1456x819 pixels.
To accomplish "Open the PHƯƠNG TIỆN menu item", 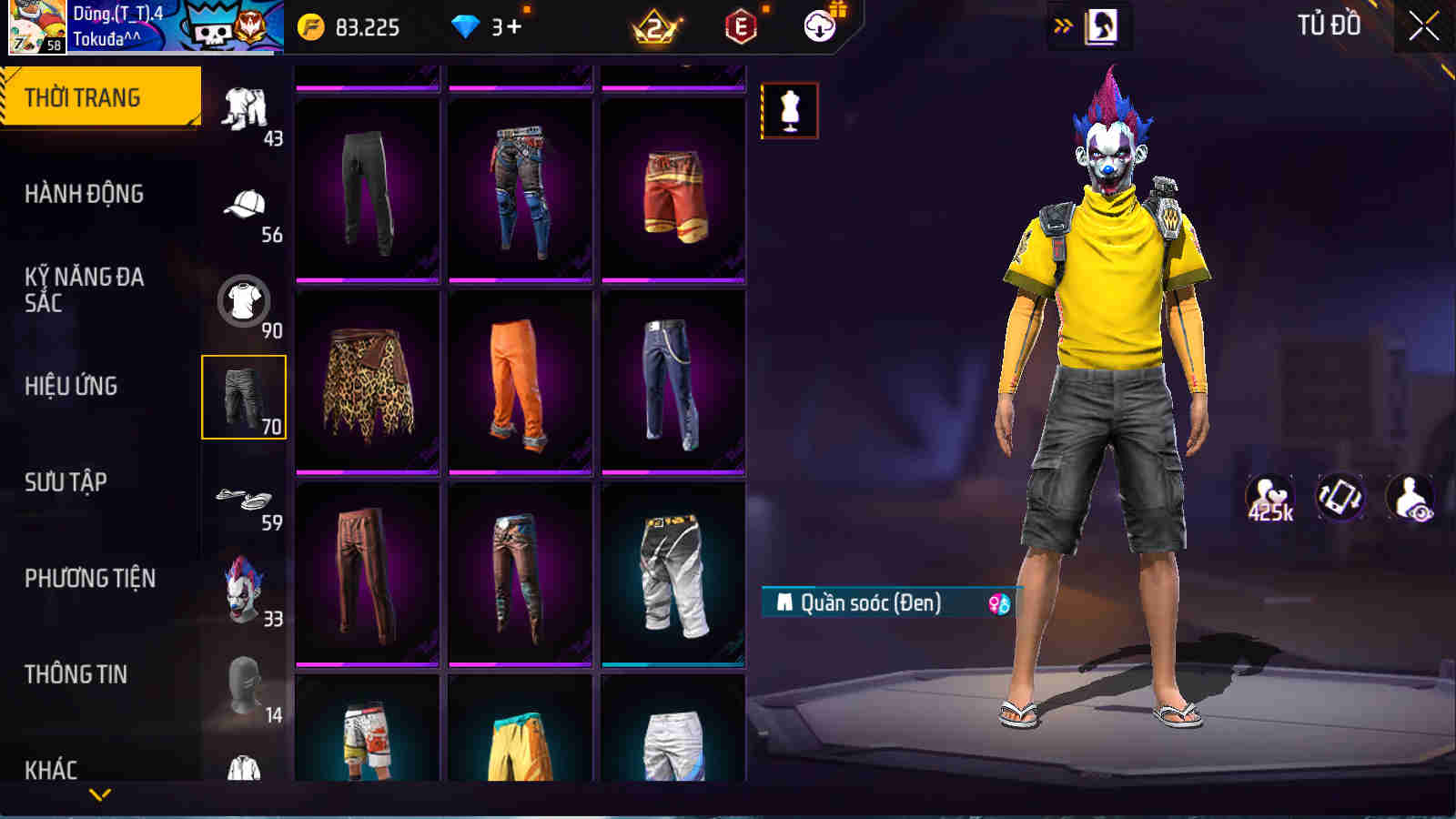I will pos(91,577).
